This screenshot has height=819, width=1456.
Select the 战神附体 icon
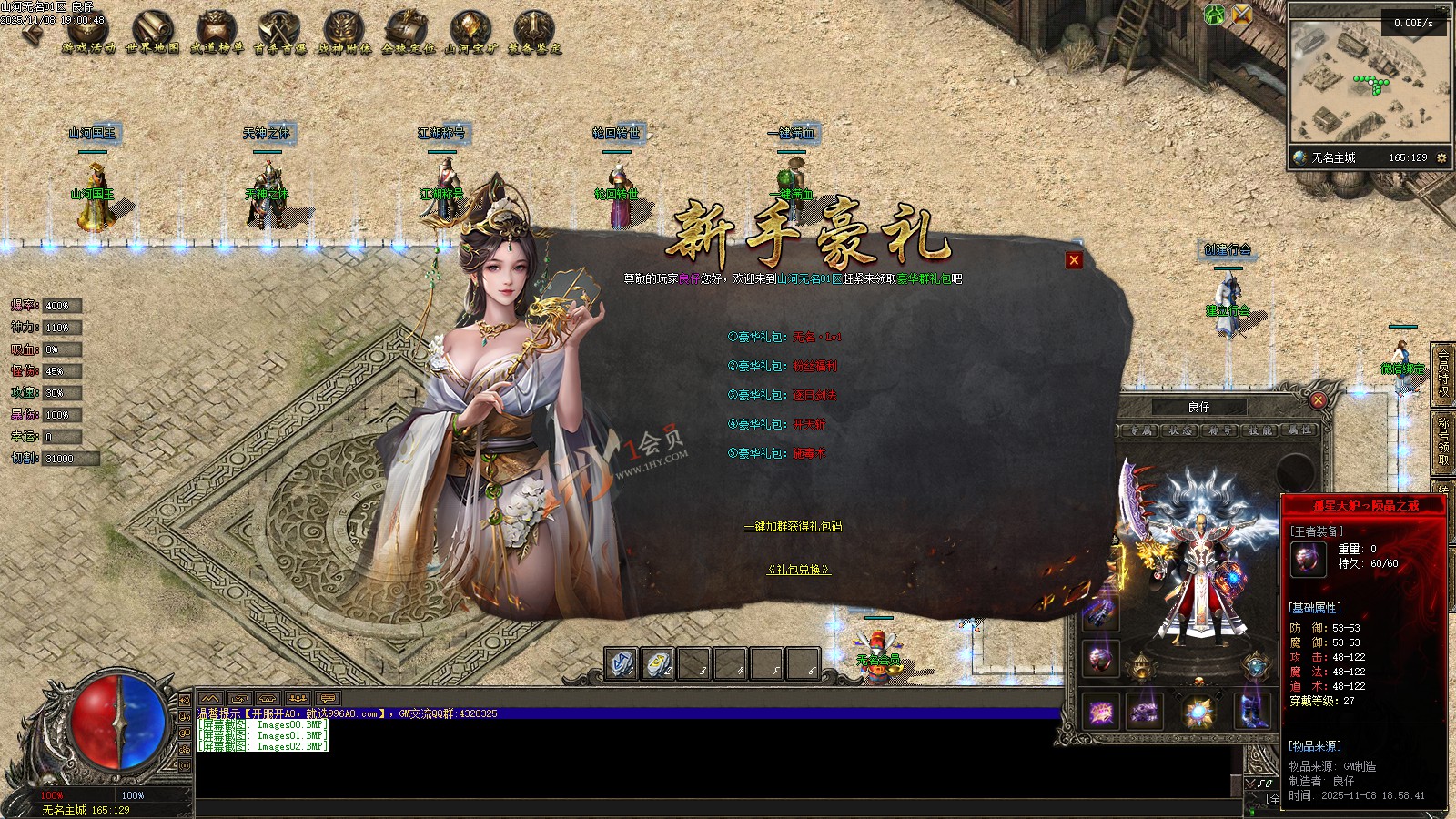[x=343, y=32]
